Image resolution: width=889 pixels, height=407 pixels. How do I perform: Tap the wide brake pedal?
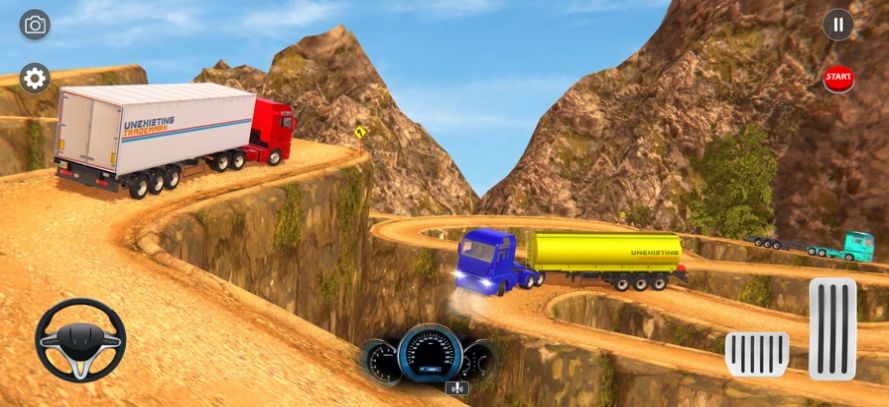pos(757,354)
